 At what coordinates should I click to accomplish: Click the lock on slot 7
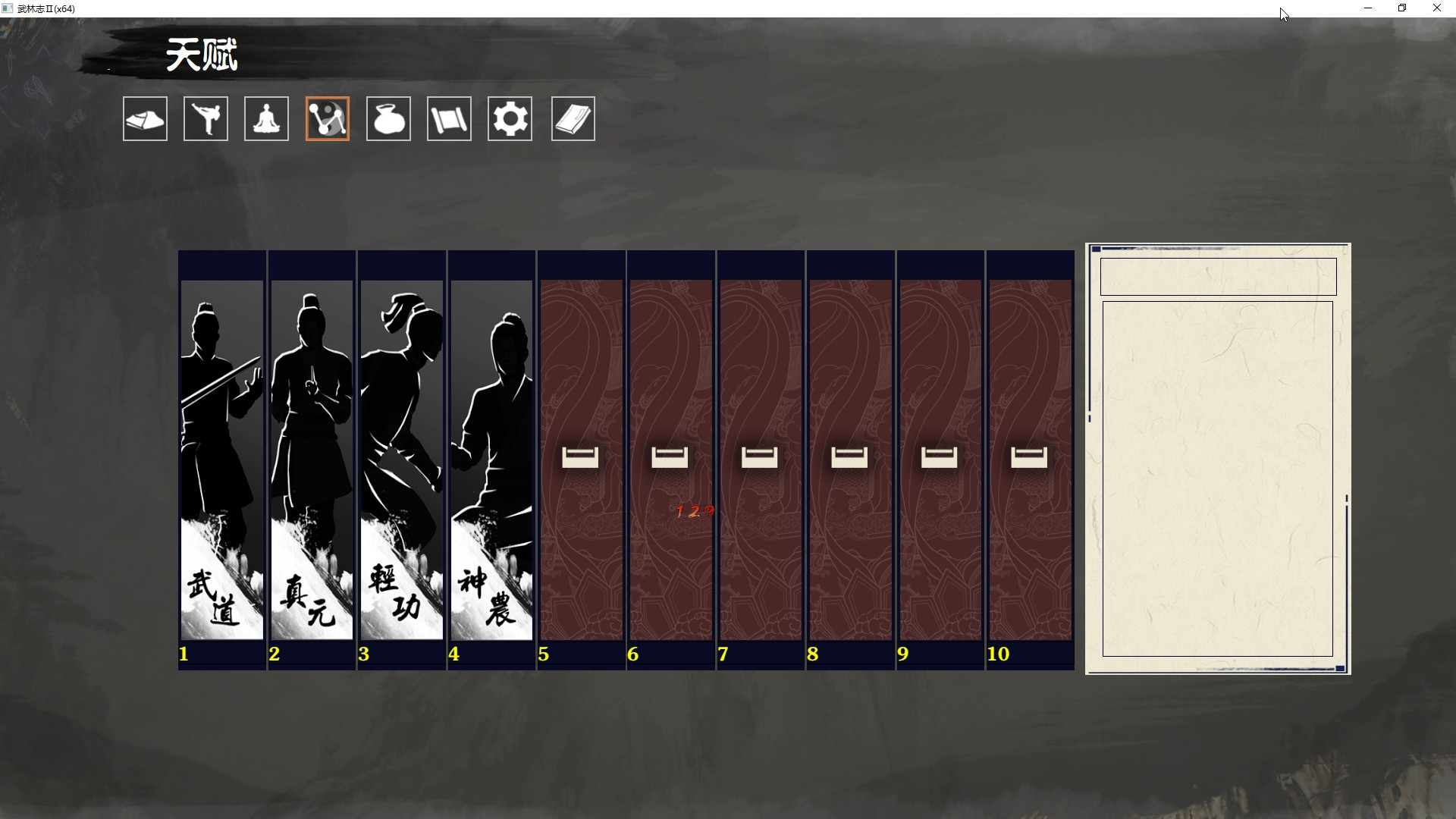[760, 457]
